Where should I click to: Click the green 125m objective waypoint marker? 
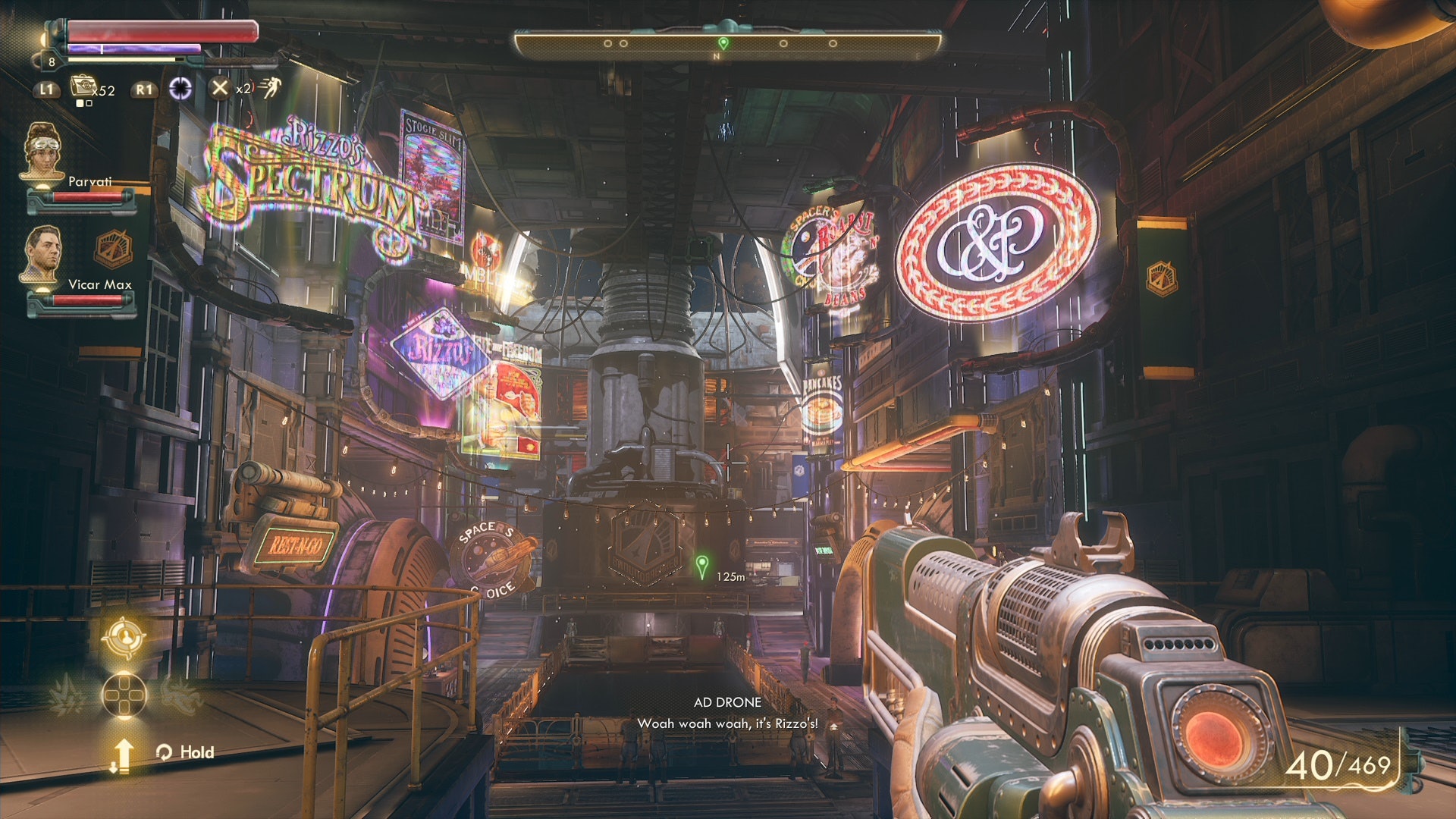click(702, 565)
